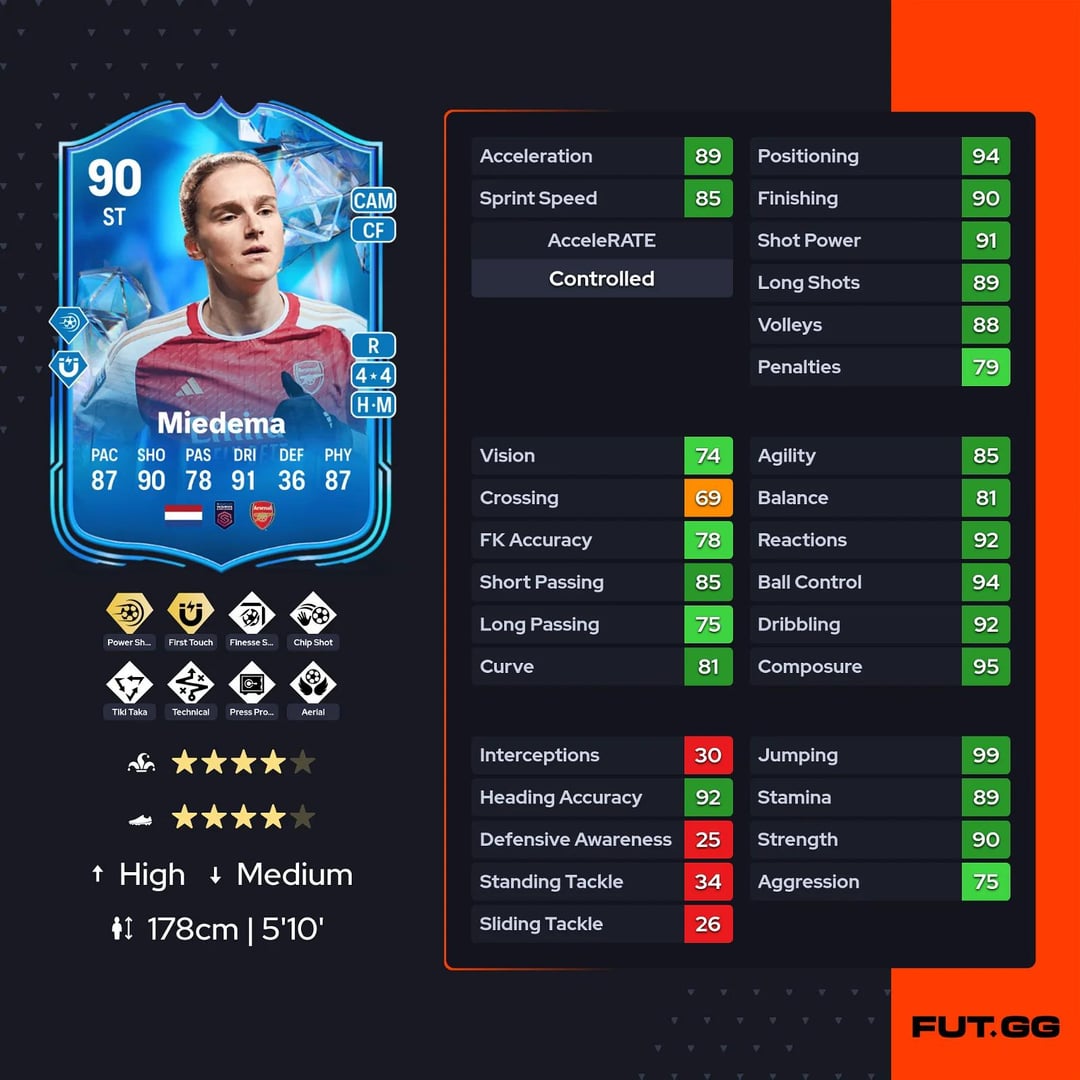Select the Acceleration stat row

[x=602, y=156]
